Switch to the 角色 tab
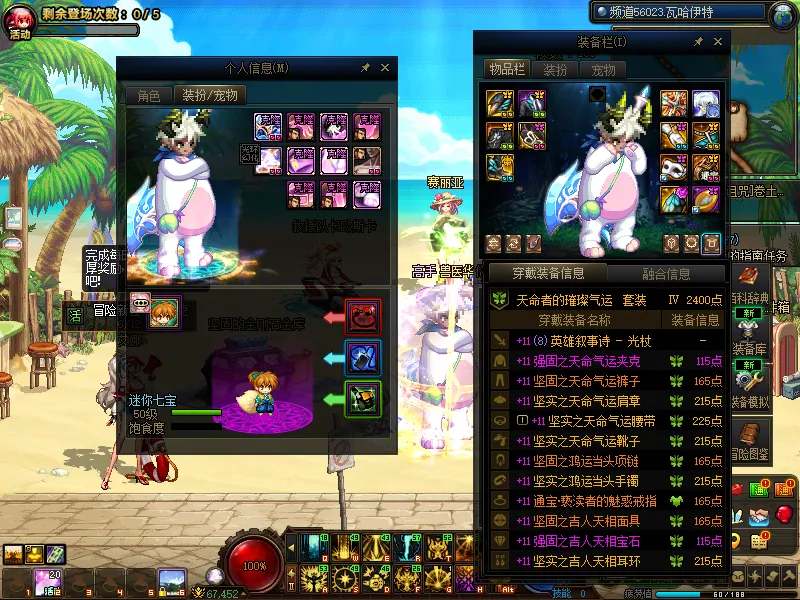This screenshot has height=600, width=800. click(148, 96)
